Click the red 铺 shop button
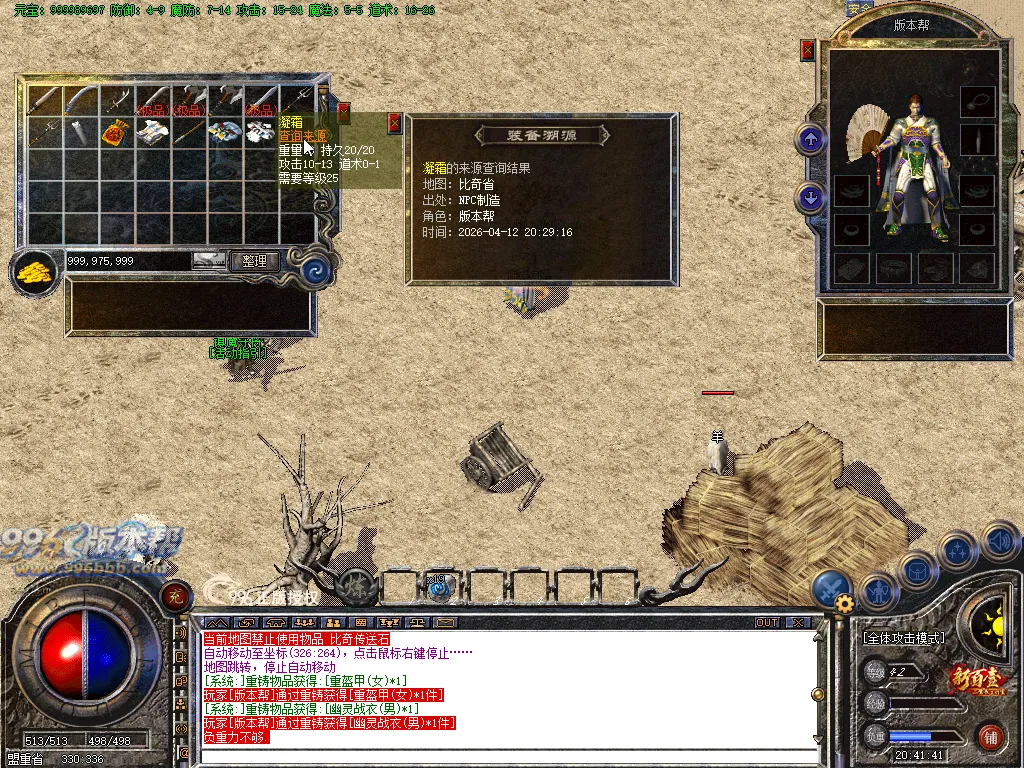This screenshot has width=1024, height=768. click(991, 738)
